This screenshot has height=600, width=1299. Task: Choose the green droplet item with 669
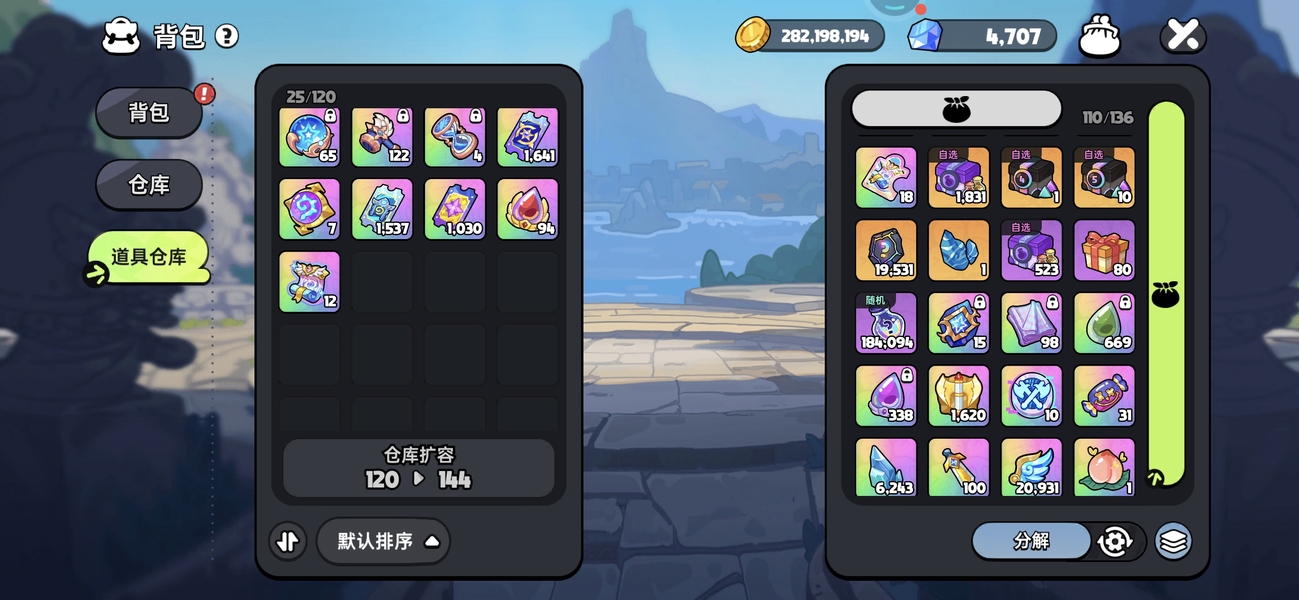[x=1104, y=323]
